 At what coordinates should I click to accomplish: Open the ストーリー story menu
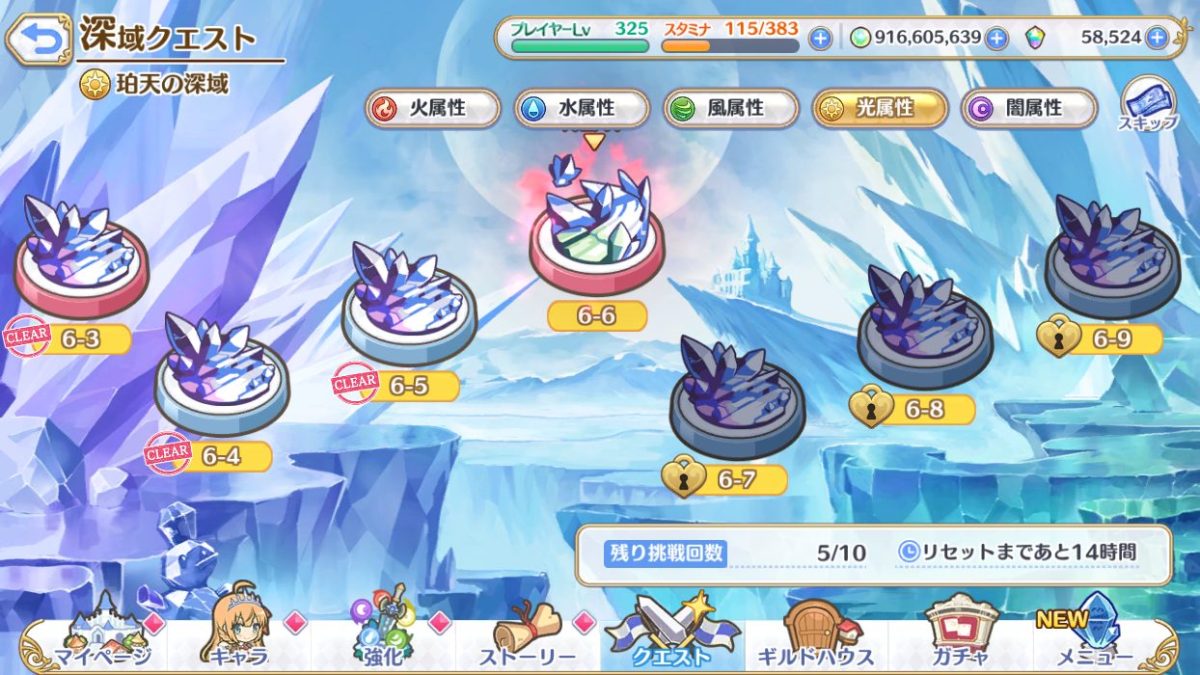(x=528, y=640)
